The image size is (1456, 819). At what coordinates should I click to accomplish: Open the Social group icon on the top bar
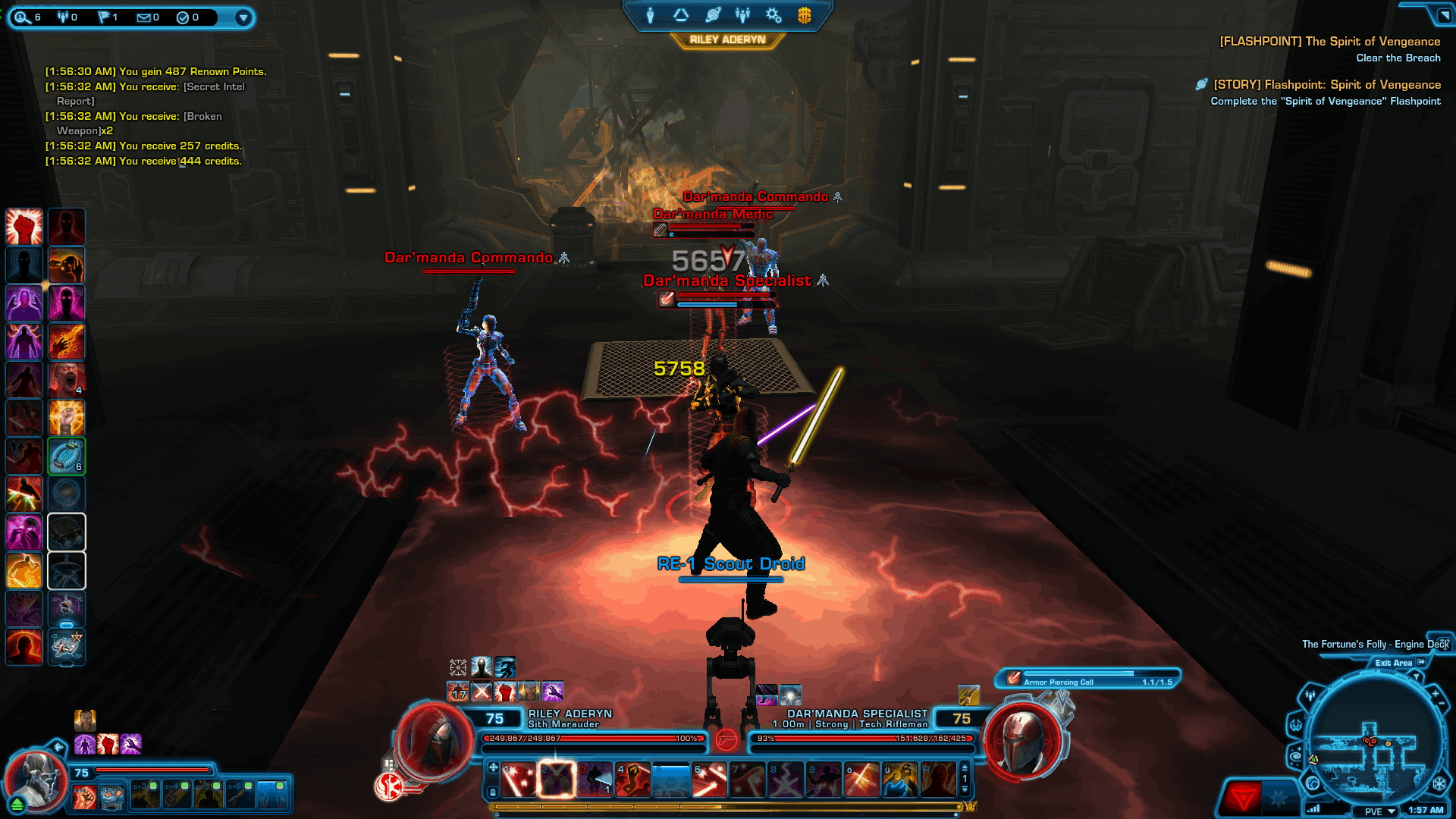742,15
